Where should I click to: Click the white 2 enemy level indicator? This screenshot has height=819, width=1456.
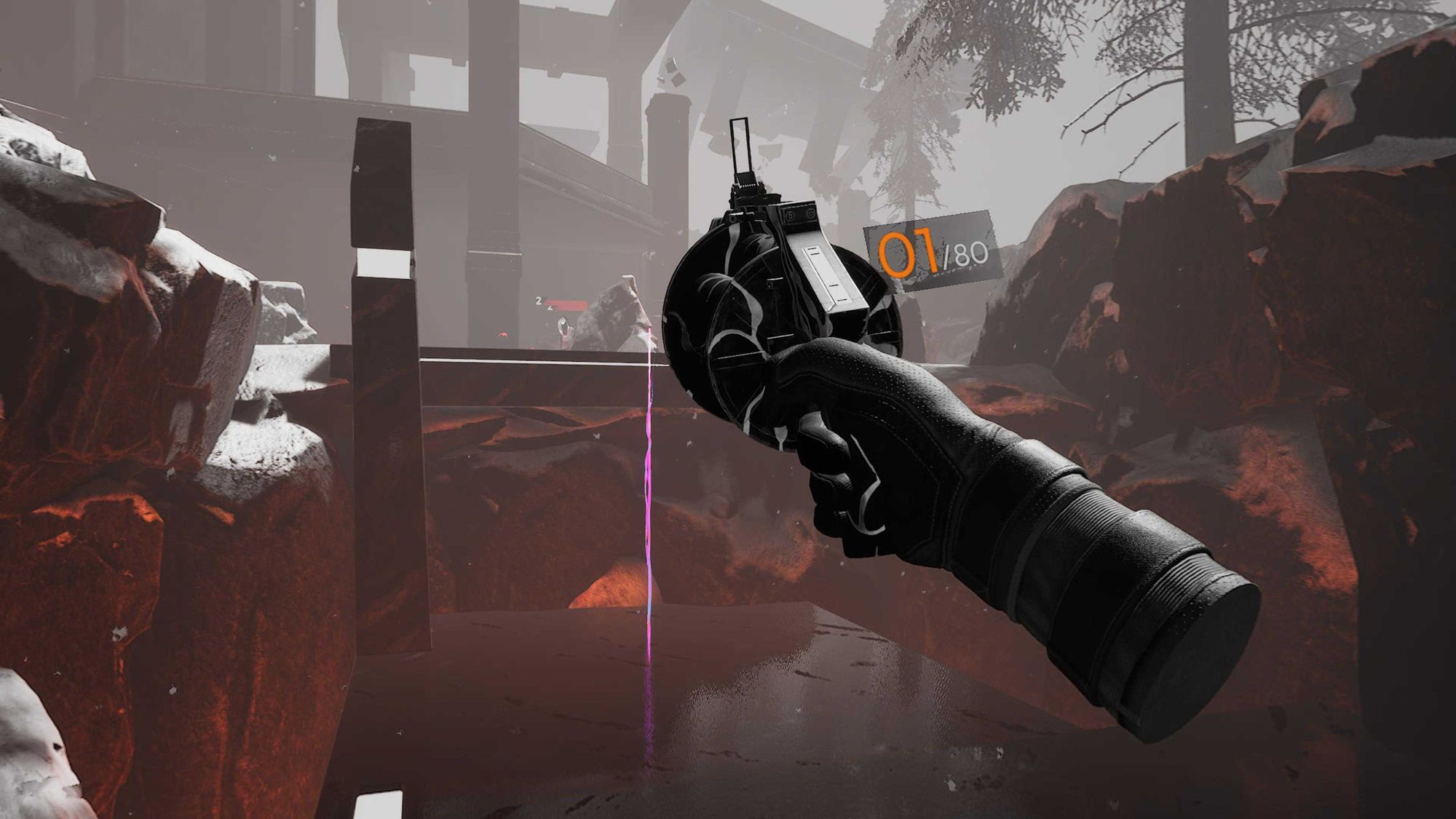[539, 300]
